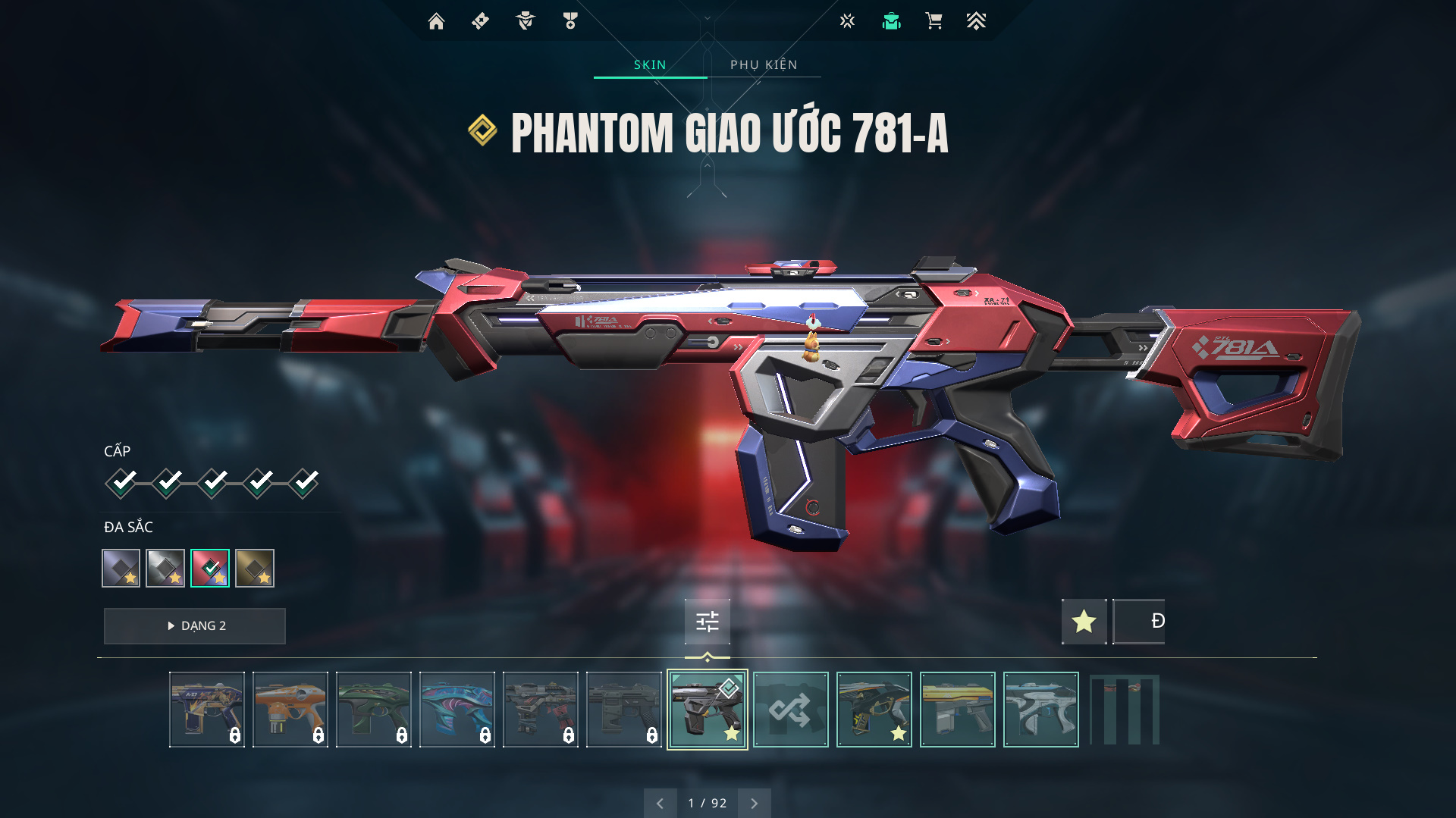Open the shopping cart store
The width and height of the screenshot is (1456, 818).
point(934,21)
